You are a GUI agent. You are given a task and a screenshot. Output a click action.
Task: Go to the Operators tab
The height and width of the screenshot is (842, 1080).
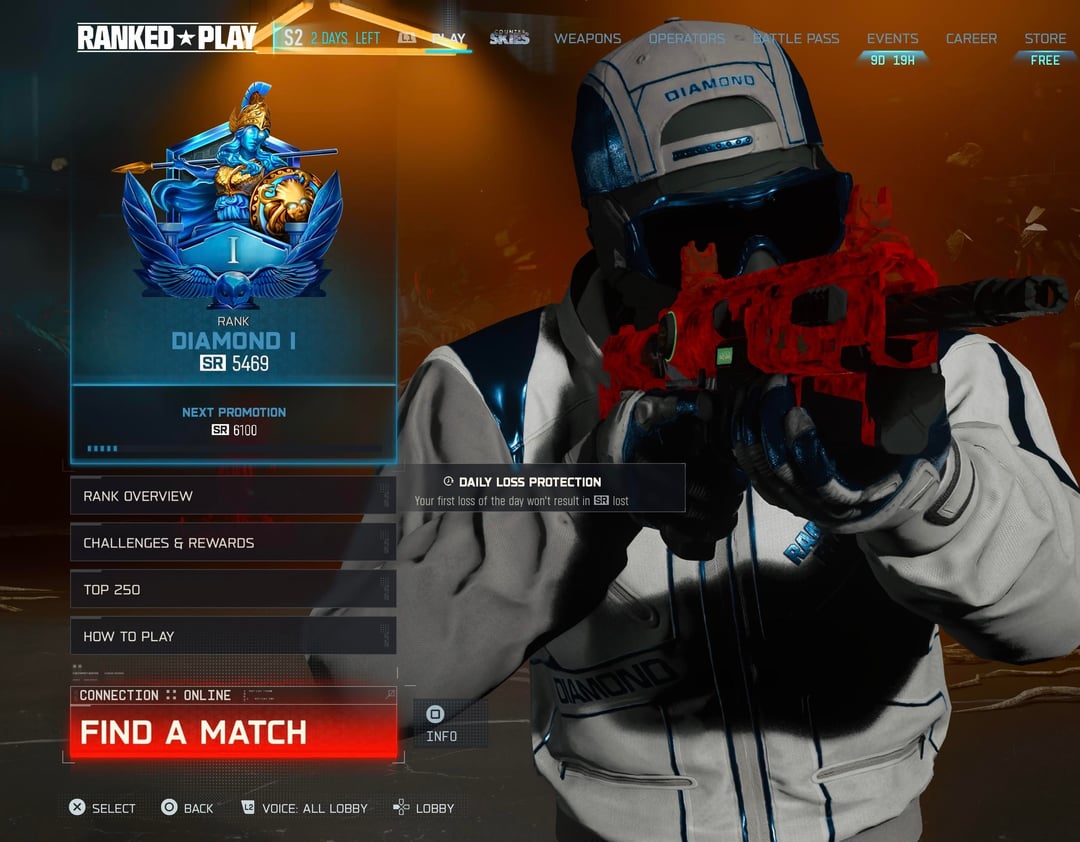686,39
